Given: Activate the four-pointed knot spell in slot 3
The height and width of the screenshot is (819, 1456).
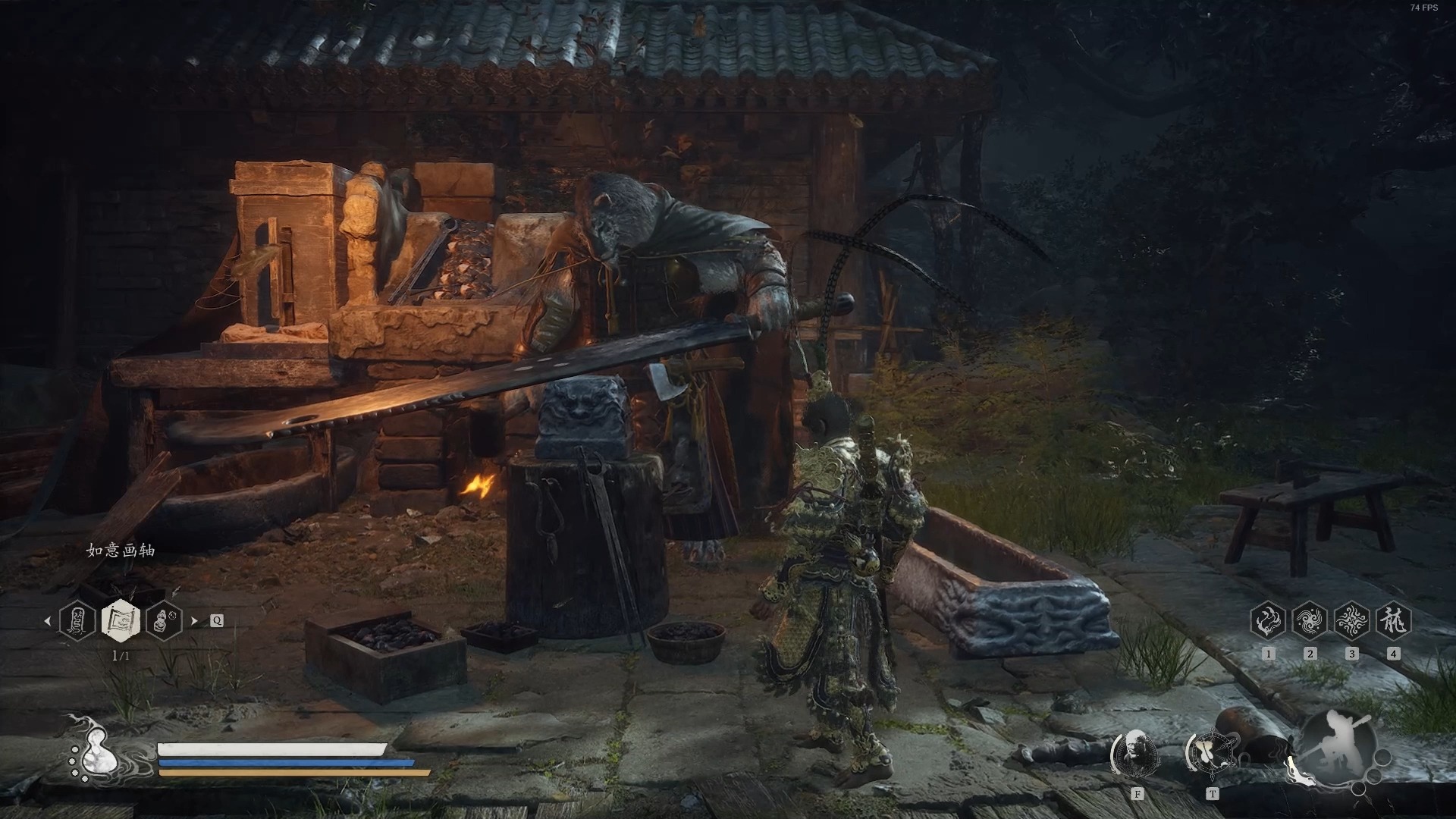Looking at the screenshot, I should coord(1351,622).
